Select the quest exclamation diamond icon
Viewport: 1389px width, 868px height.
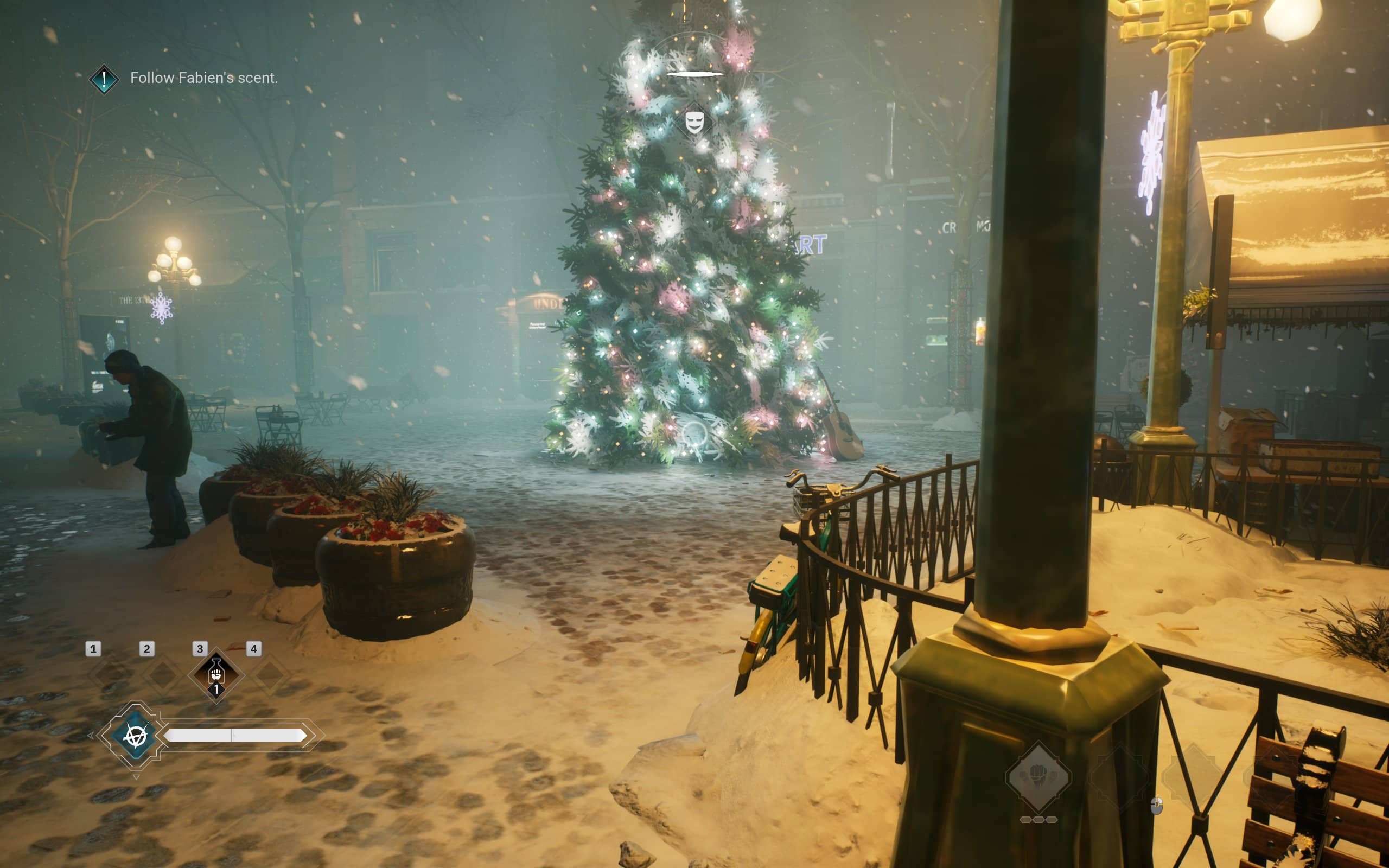click(x=104, y=79)
